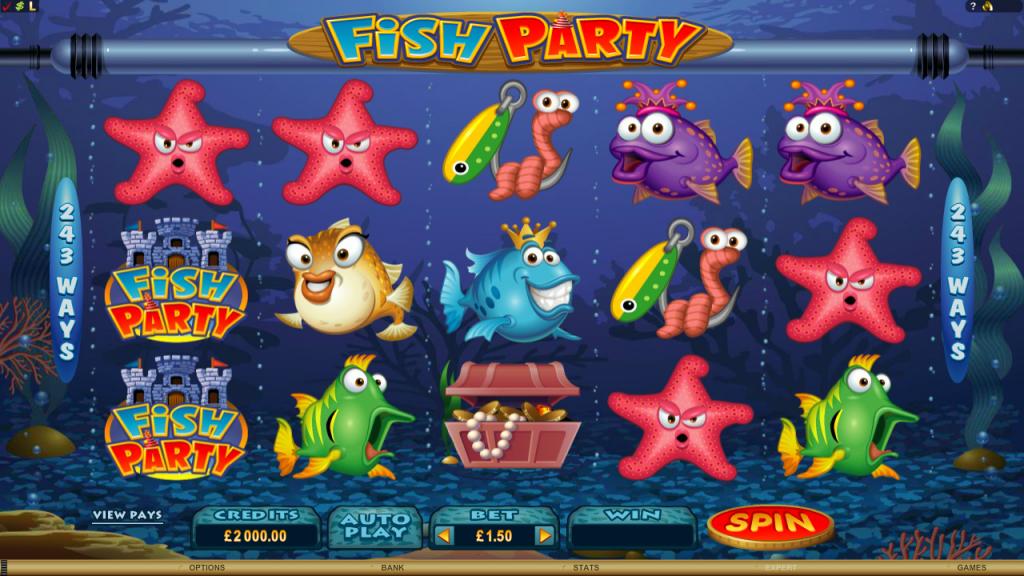This screenshot has height=576, width=1024.
Task: Open the Games menu
Action: coord(971,568)
